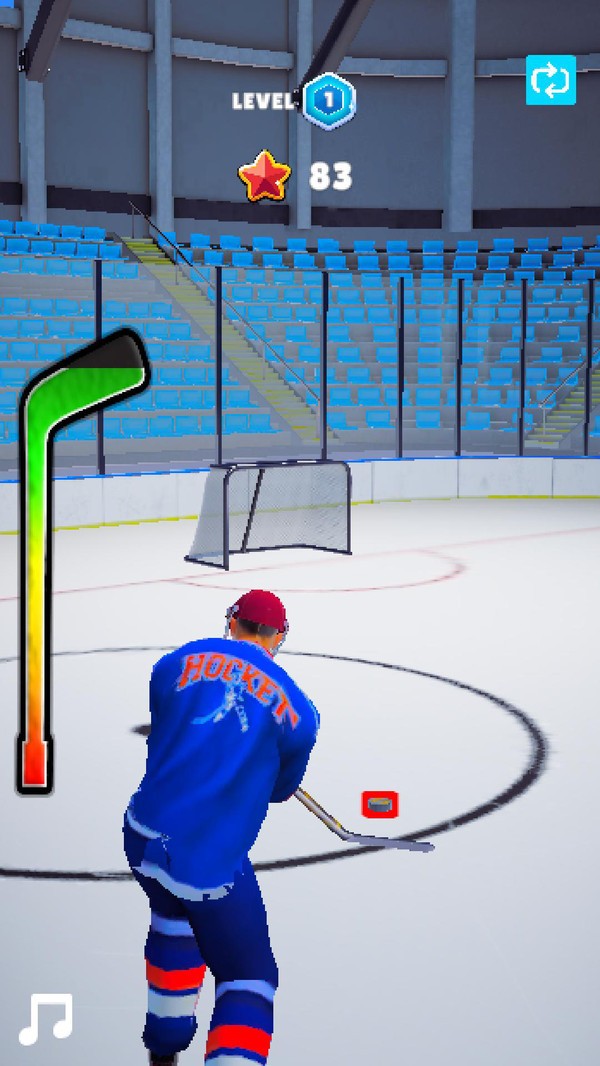Toggle the music note icon

[46, 1018]
